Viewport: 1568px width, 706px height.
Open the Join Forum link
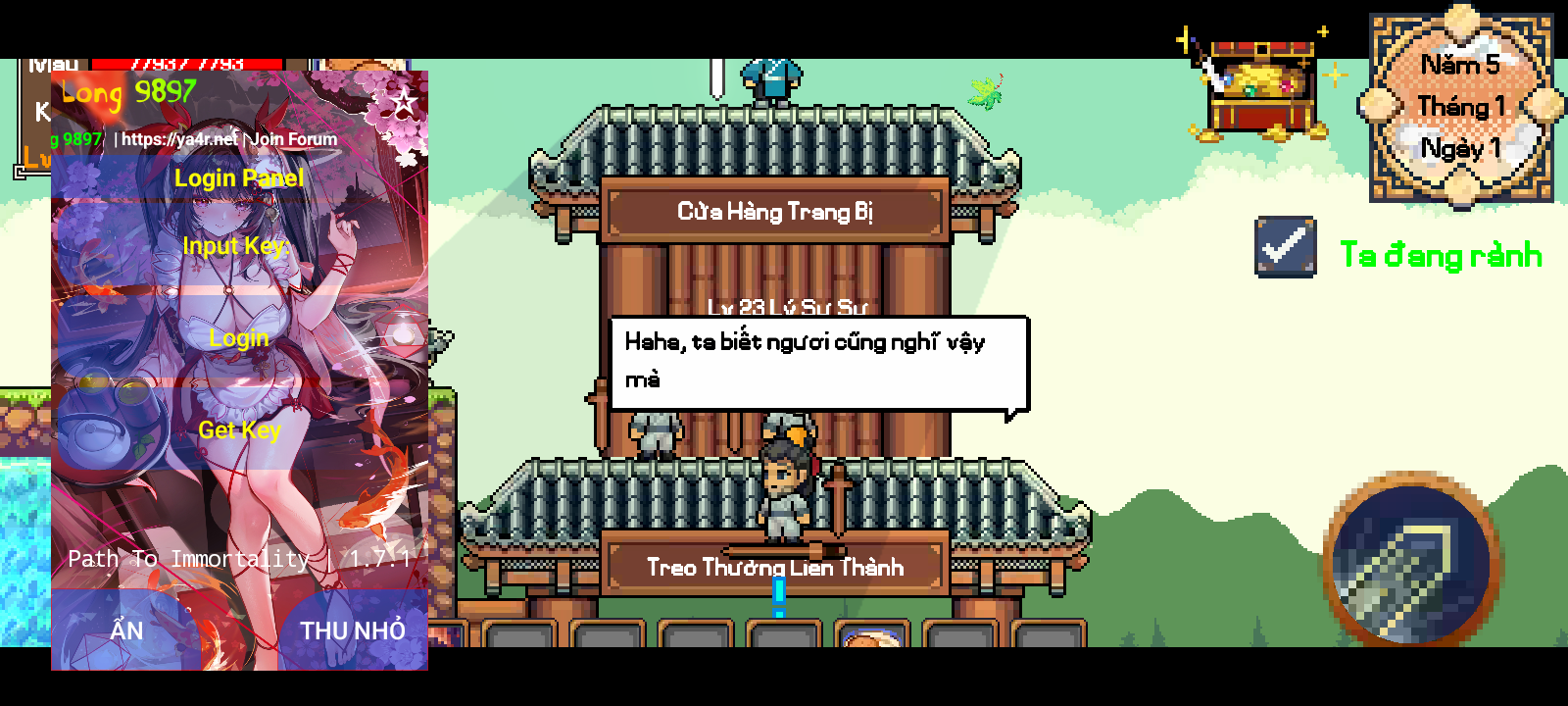(x=294, y=139)
